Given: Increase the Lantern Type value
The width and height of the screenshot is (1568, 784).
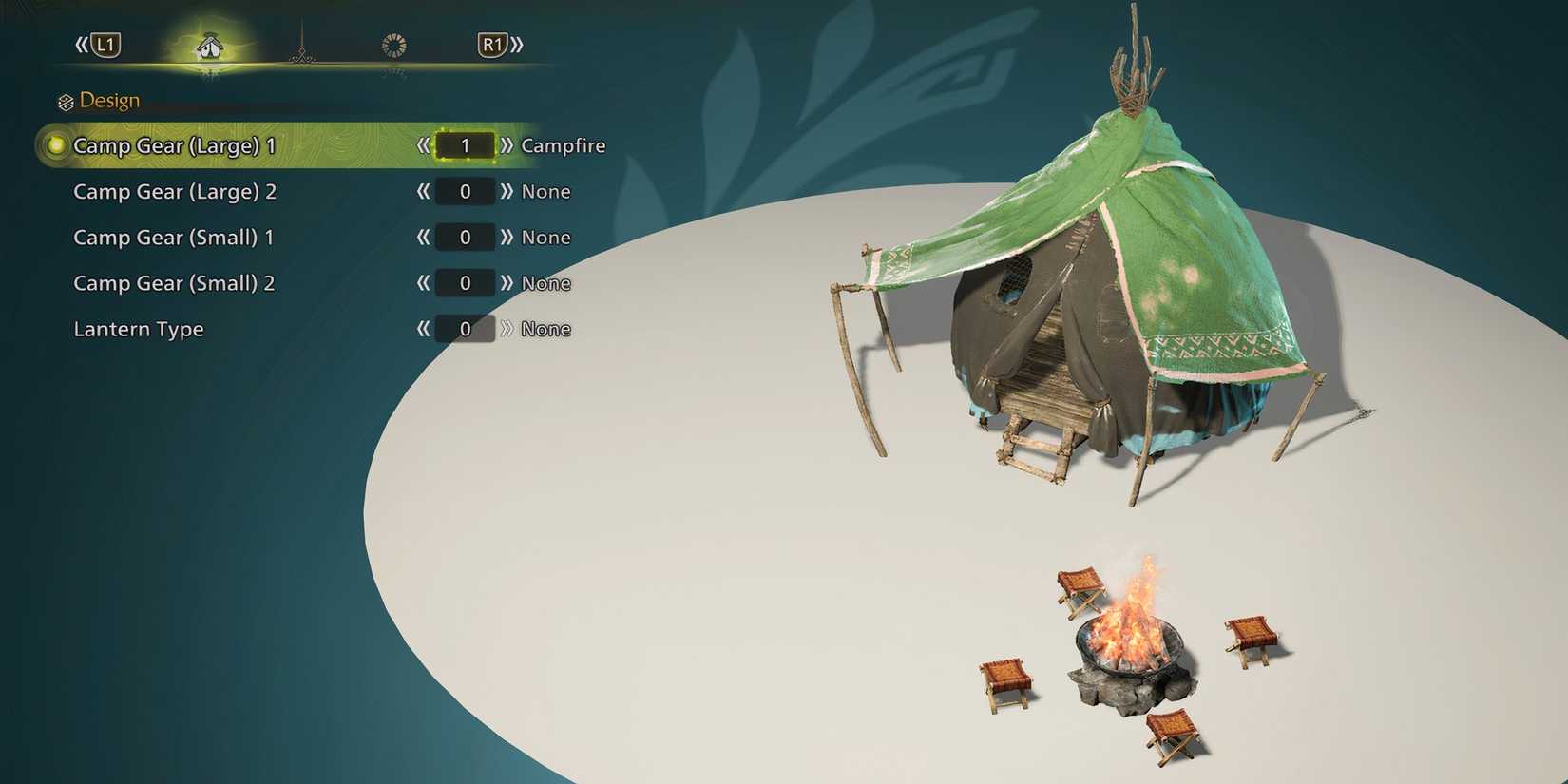Looking at the screenshot, I should pyautogui.click(x=507, y=328).
